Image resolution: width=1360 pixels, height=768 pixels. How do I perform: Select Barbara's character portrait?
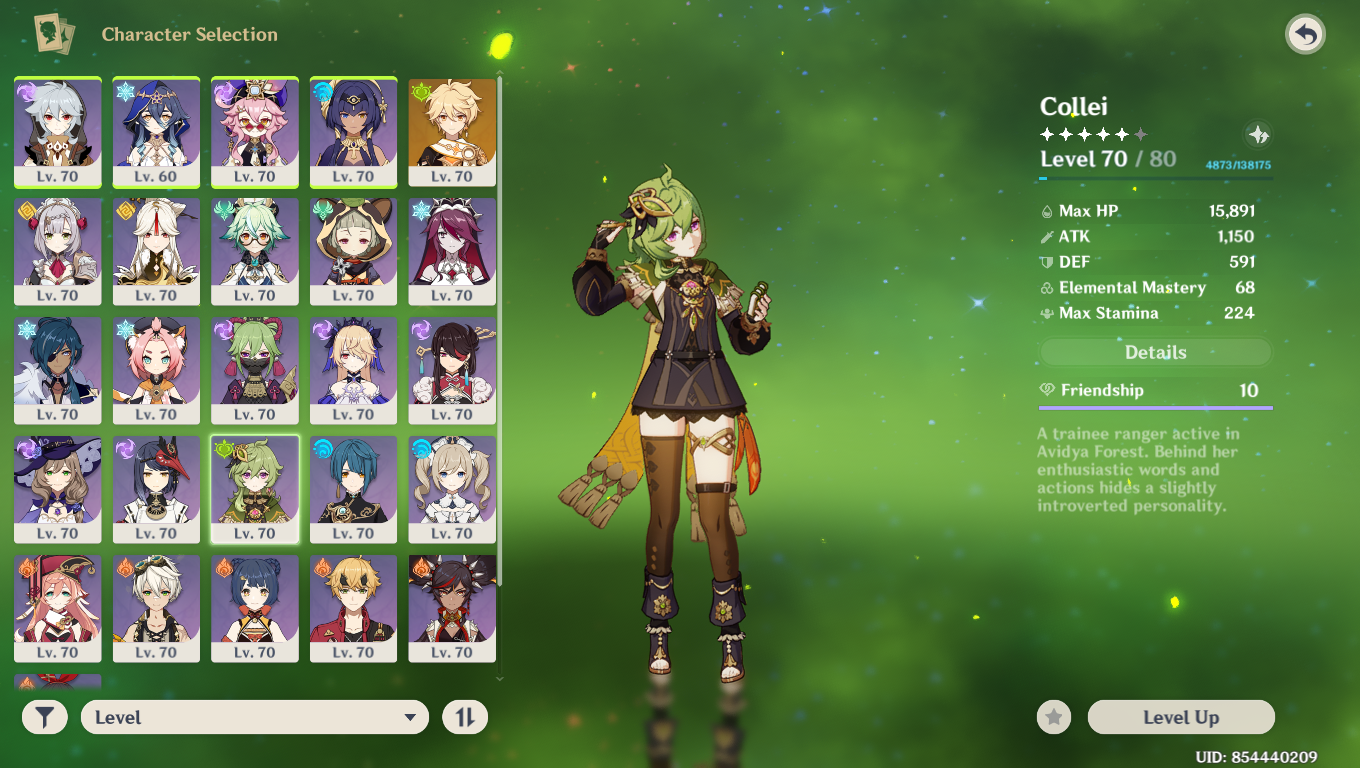coord(452,489)
